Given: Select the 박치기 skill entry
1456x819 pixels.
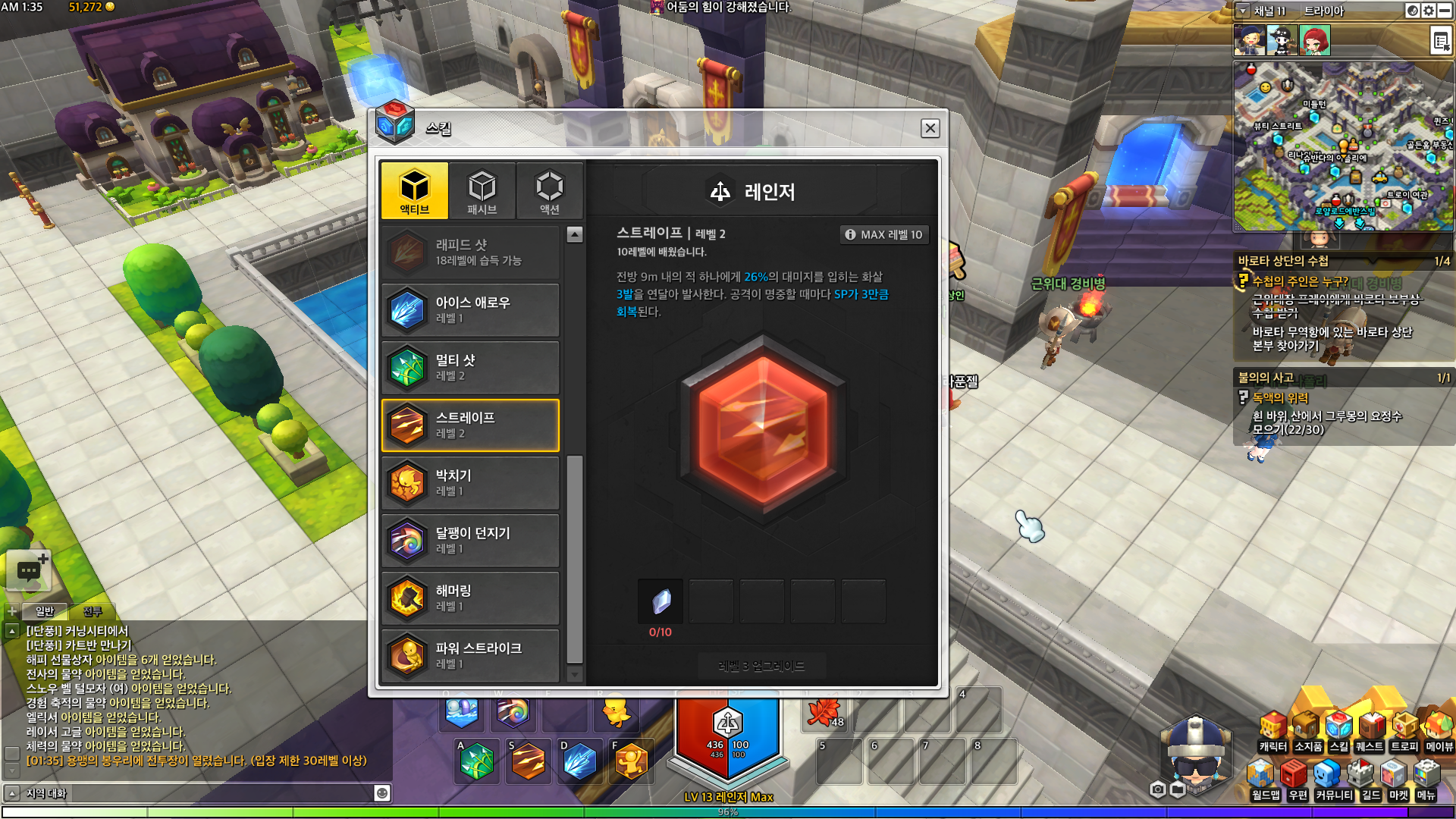Looking at the screenshot, I should pyautogui.click(x=470, y=483).
